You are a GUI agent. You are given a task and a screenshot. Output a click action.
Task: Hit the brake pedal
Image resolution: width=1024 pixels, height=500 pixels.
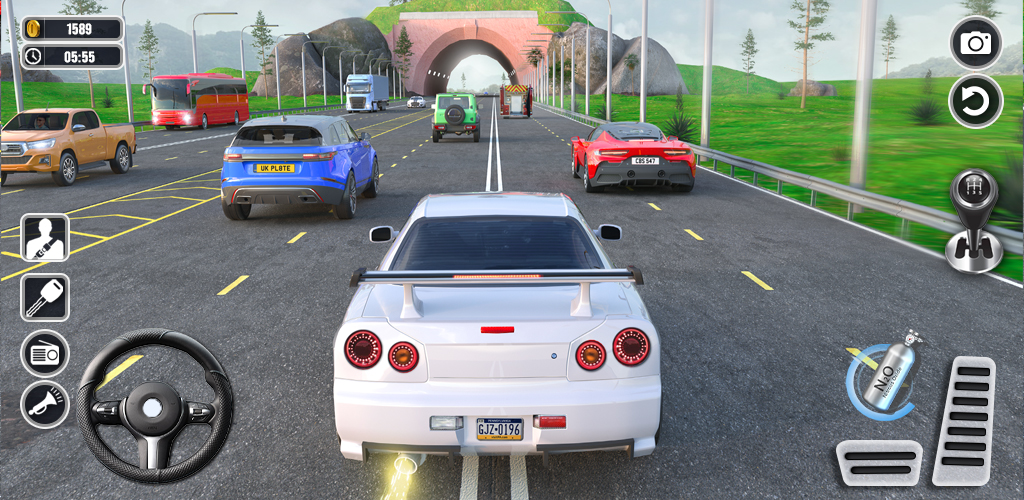pyautogui.click(x=879, y=463)
